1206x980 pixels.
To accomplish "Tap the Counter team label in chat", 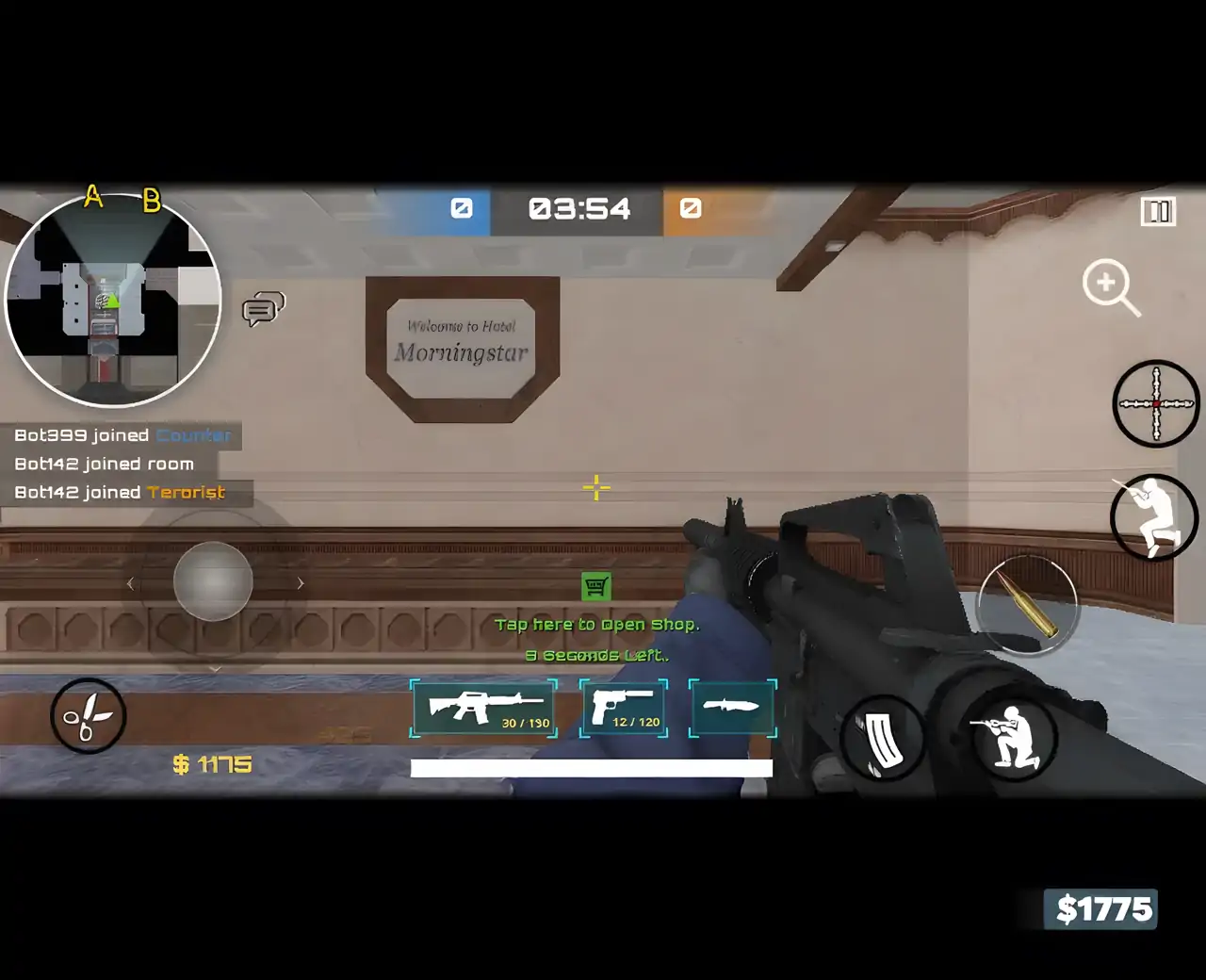I will (192, 435).
